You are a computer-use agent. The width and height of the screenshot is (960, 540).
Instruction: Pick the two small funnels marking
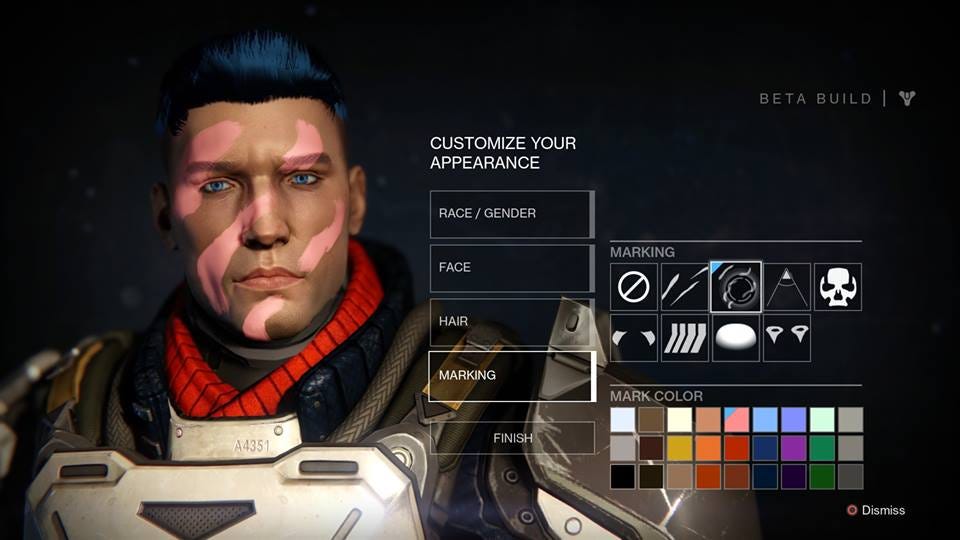click(x=787, y=338)
